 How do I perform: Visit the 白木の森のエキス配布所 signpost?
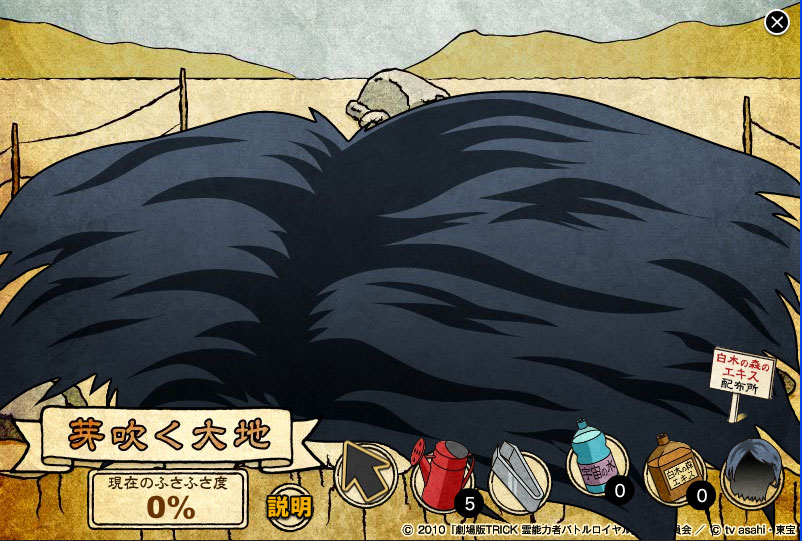click(x=742, y=374)
